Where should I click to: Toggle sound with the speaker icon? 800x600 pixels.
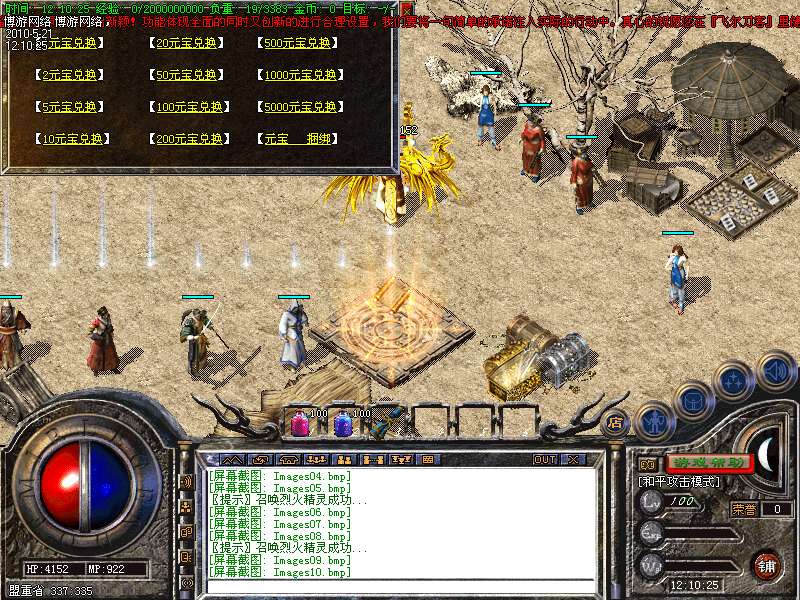774,371
